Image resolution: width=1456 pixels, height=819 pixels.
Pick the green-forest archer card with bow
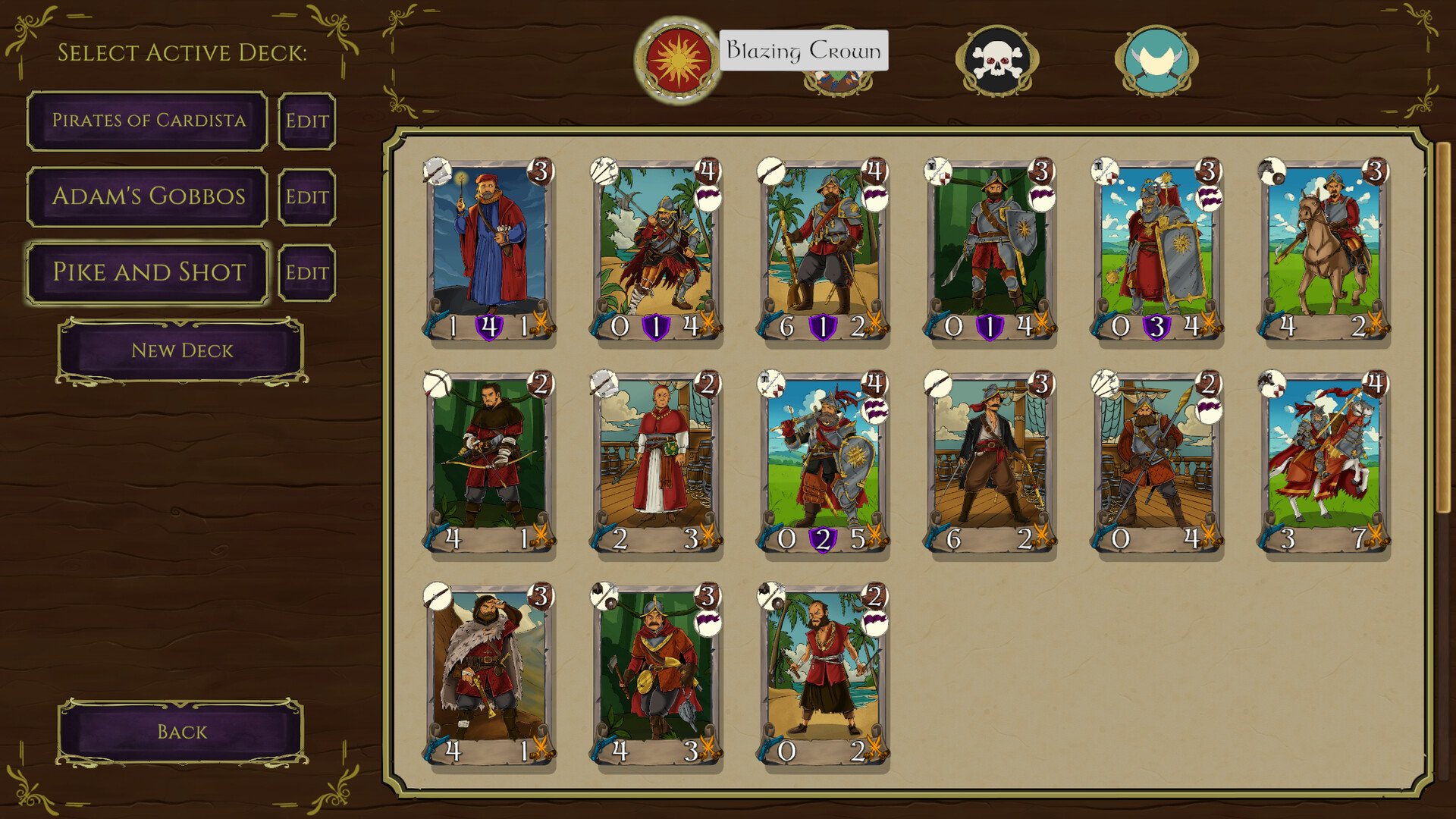[x=489, y=463]
